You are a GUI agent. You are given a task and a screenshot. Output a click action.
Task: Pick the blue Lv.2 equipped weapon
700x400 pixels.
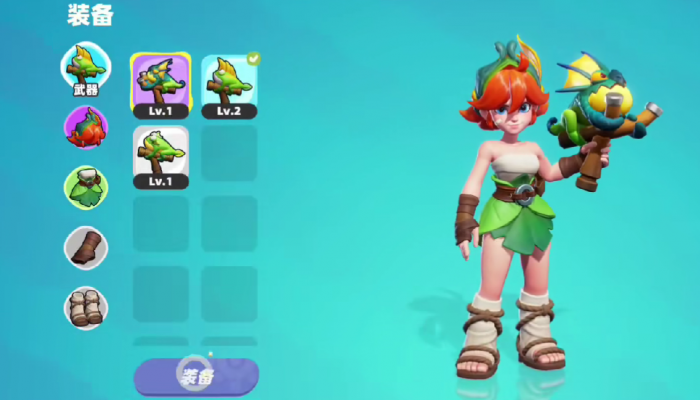(x=229, y=85)
